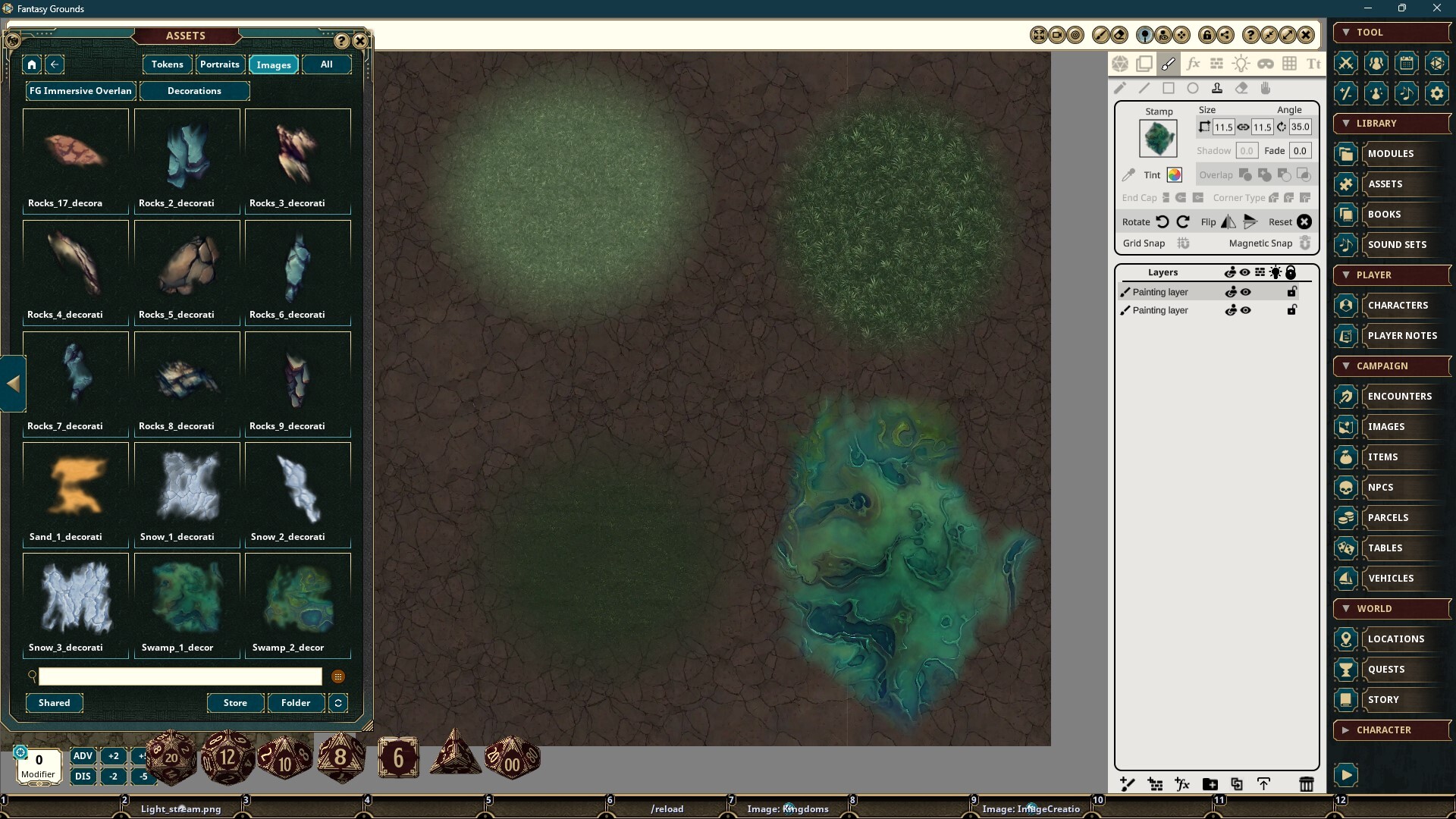Switch to the brush painting mode icon
The height and width of the screenshot is (819, 1456).
1169,64
